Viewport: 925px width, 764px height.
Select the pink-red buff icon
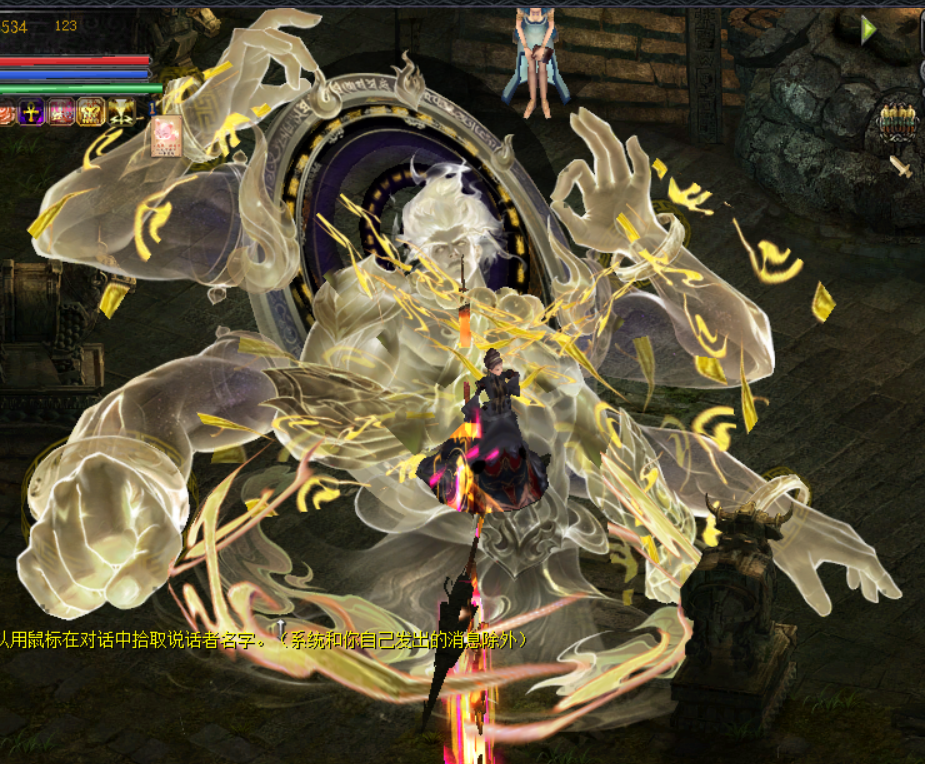click(61, 112)
